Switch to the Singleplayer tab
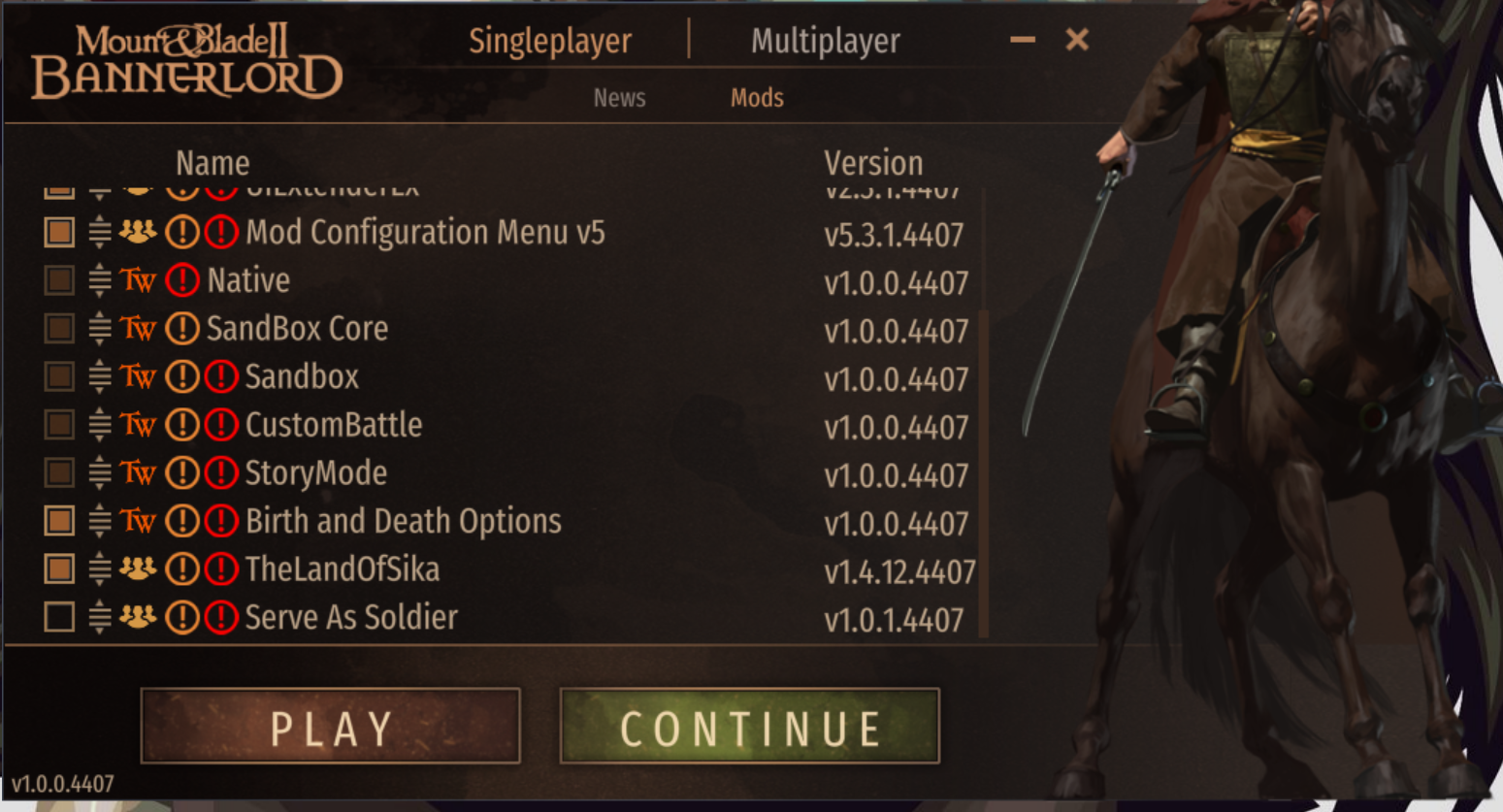Viewport: 1503px width, 812px height. [549, 41]
